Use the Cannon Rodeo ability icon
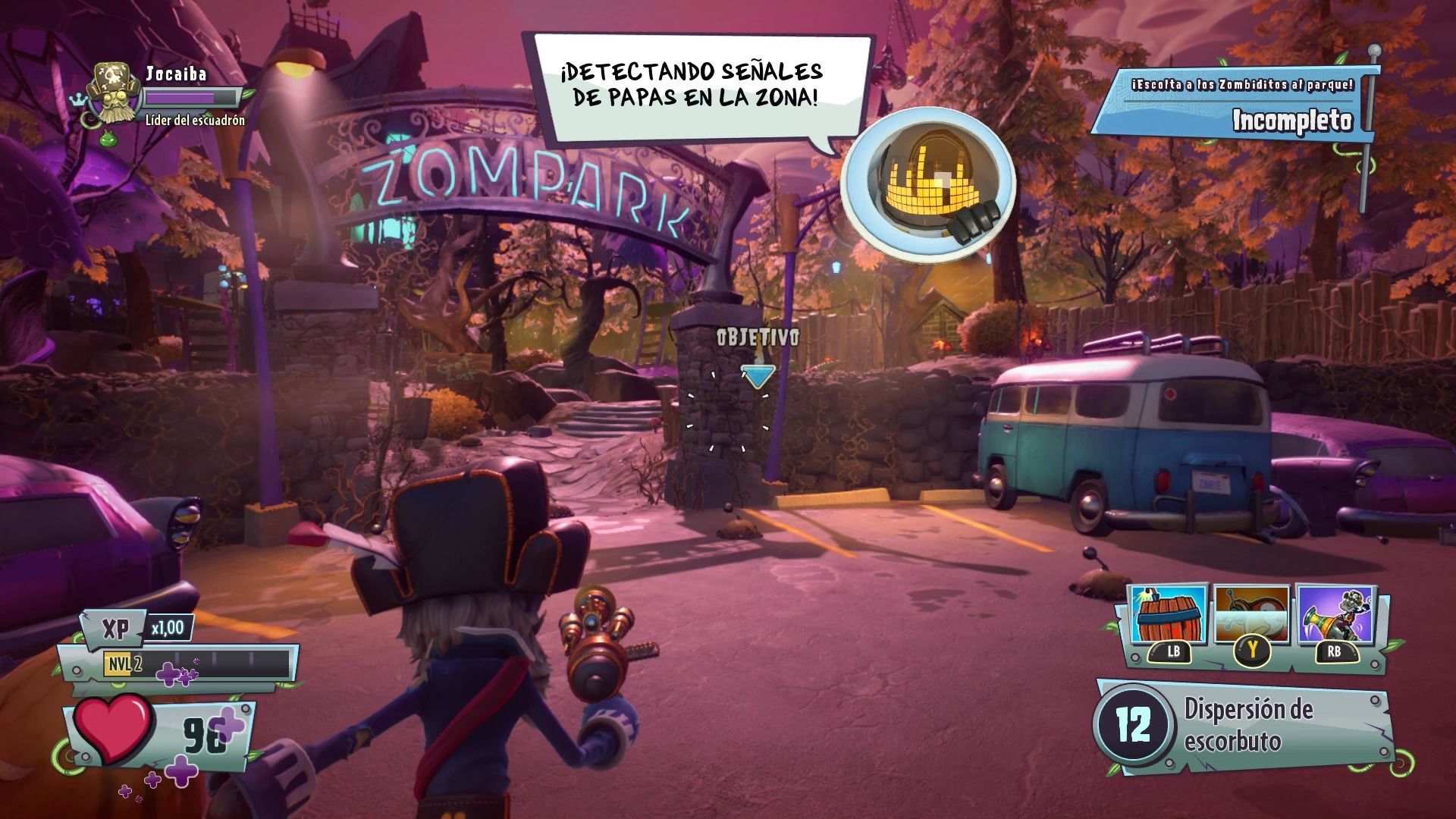Image resolution: width=1456 pixels, height=819 pixels. pyautogui.click(x=1336, y=614)
